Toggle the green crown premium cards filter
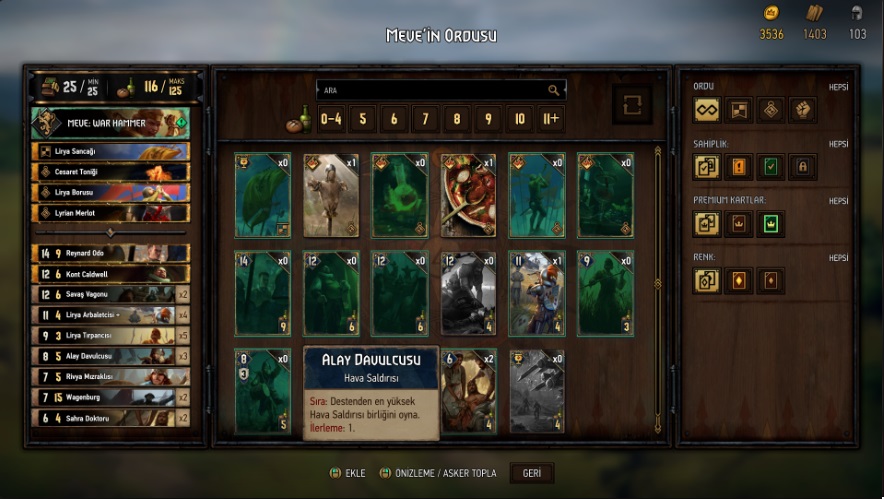The height and width of the screenshot is (499, 884). [x=770, y=224]
